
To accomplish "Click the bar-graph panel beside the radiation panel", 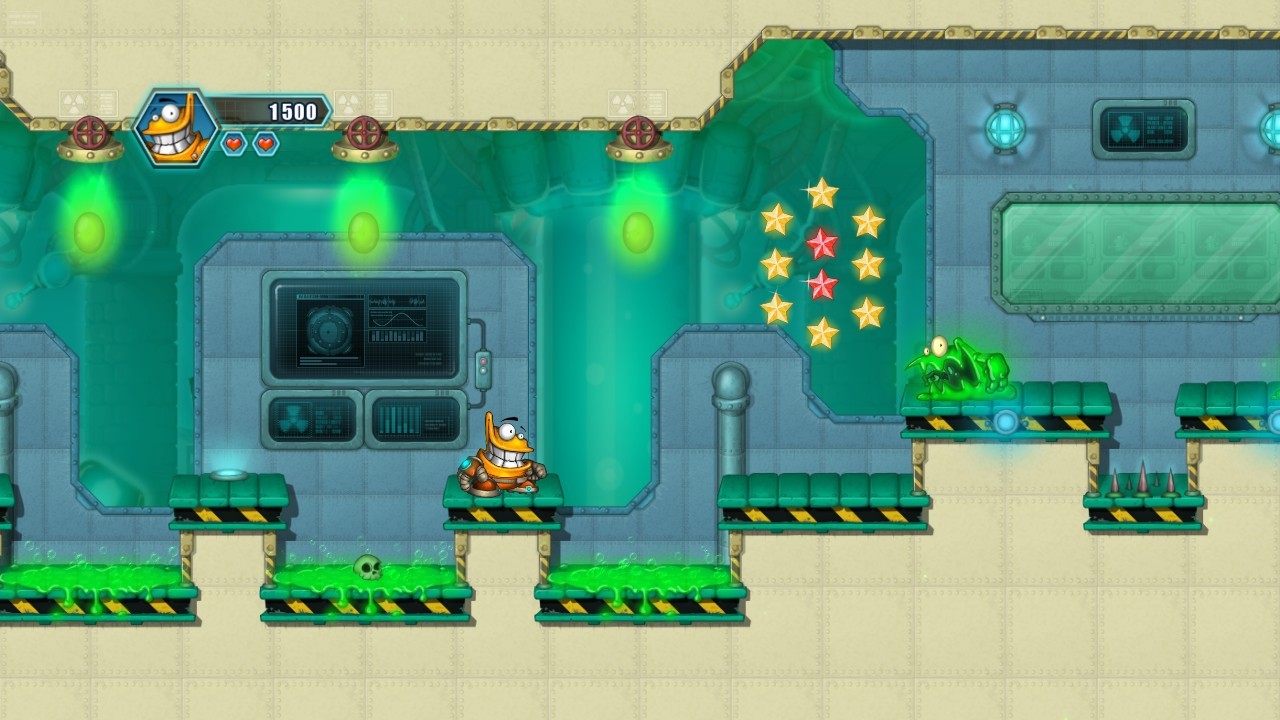I will click(413, 420).
